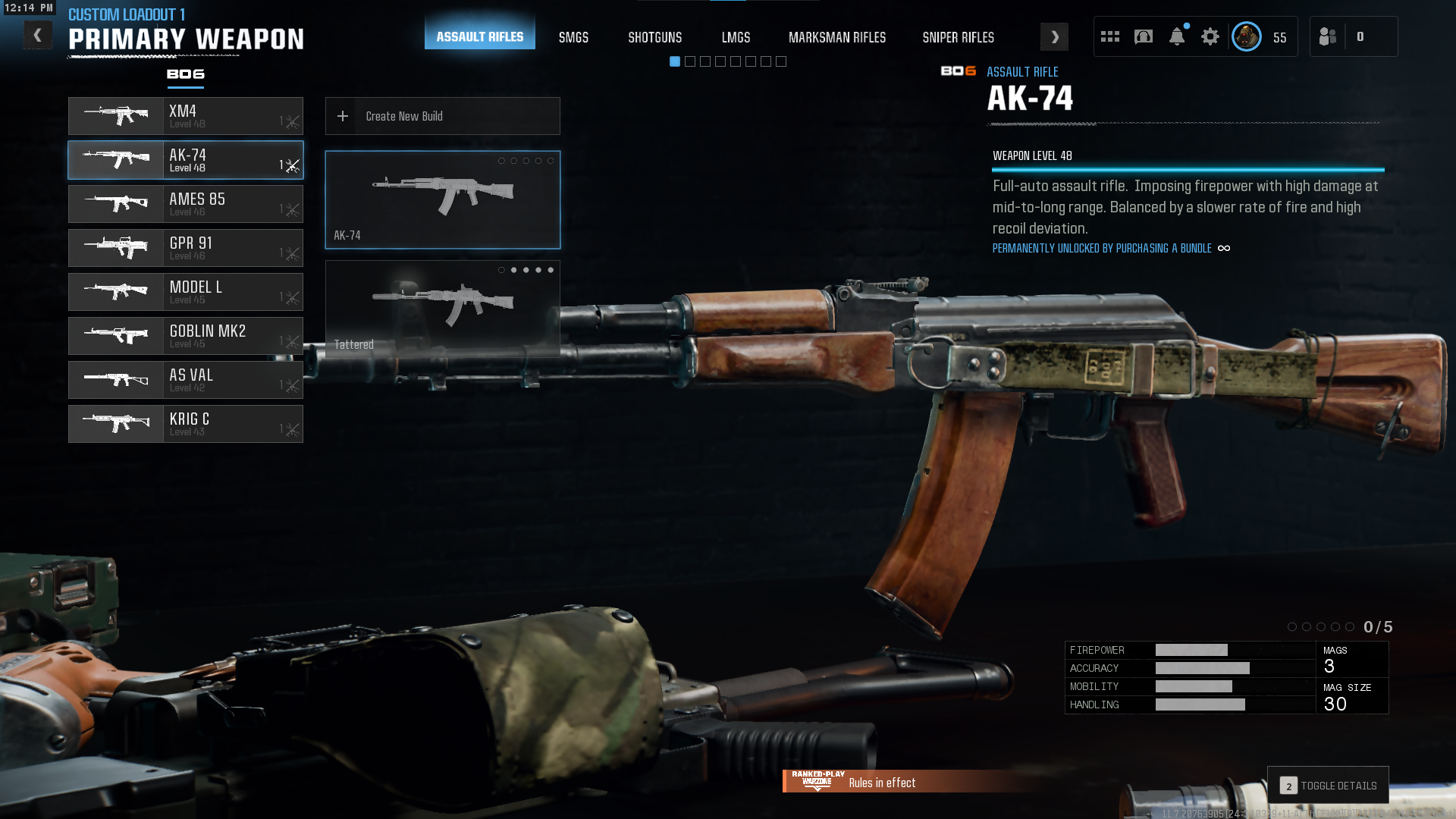Select the Tattered AK-74 build
This screenshot has width=1456, height=819.
tap(443, 309)
